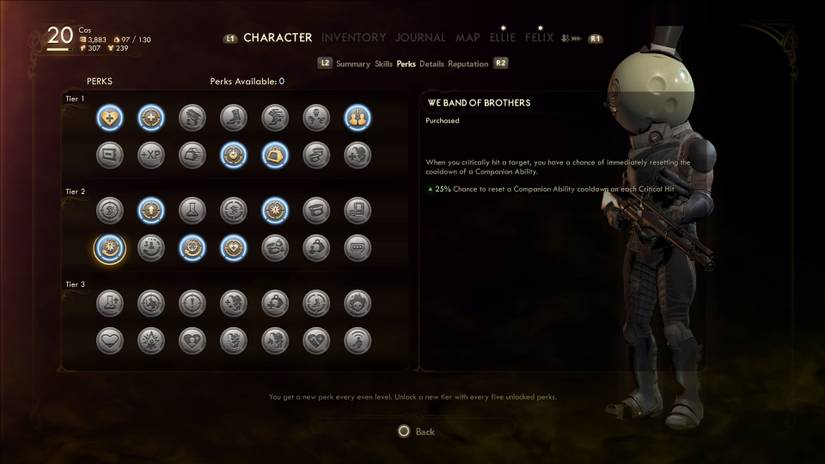View the Reputation sub-tab
Image resolution: width=825 pixels, height=464 pixels.
tap(468, 64)
